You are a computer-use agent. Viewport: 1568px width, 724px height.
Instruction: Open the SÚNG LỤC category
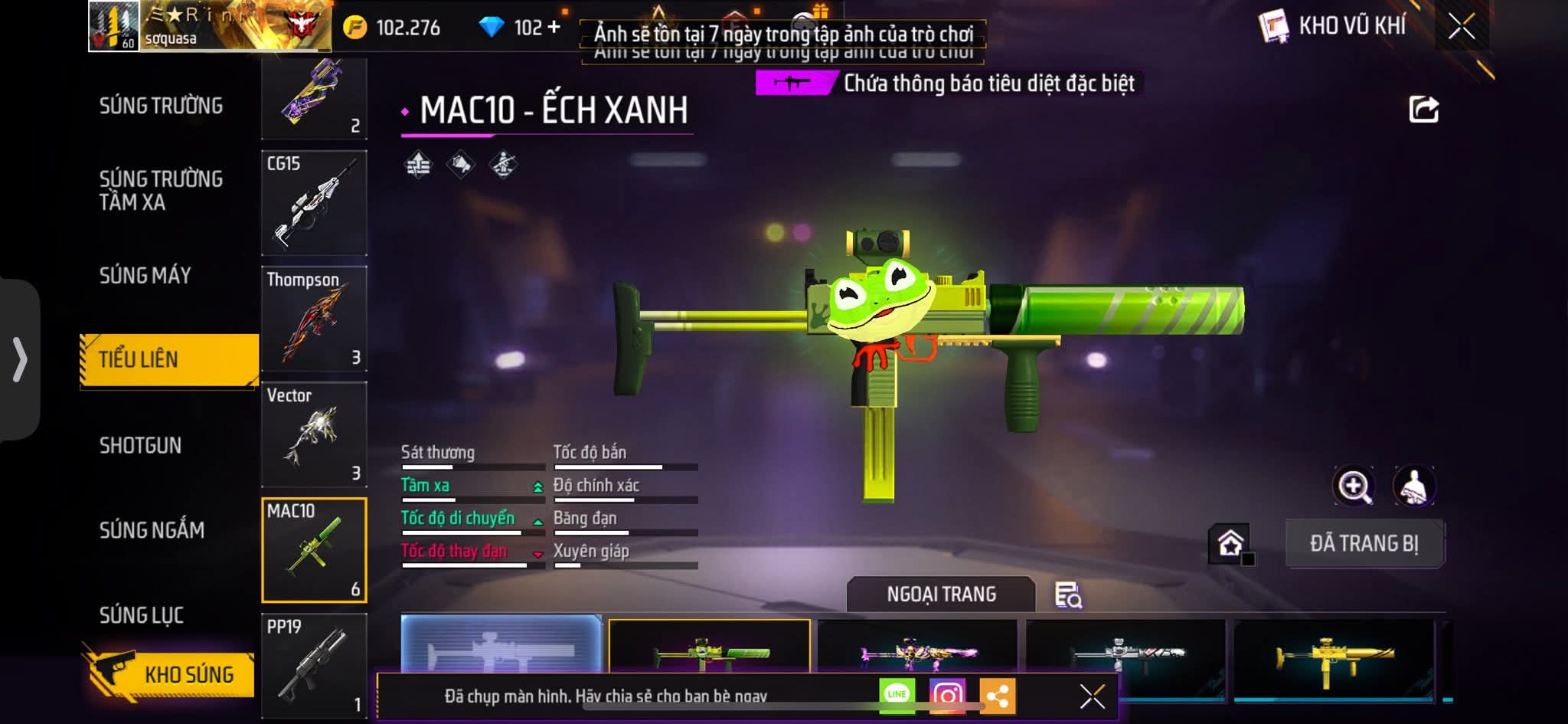pos(142,614)
